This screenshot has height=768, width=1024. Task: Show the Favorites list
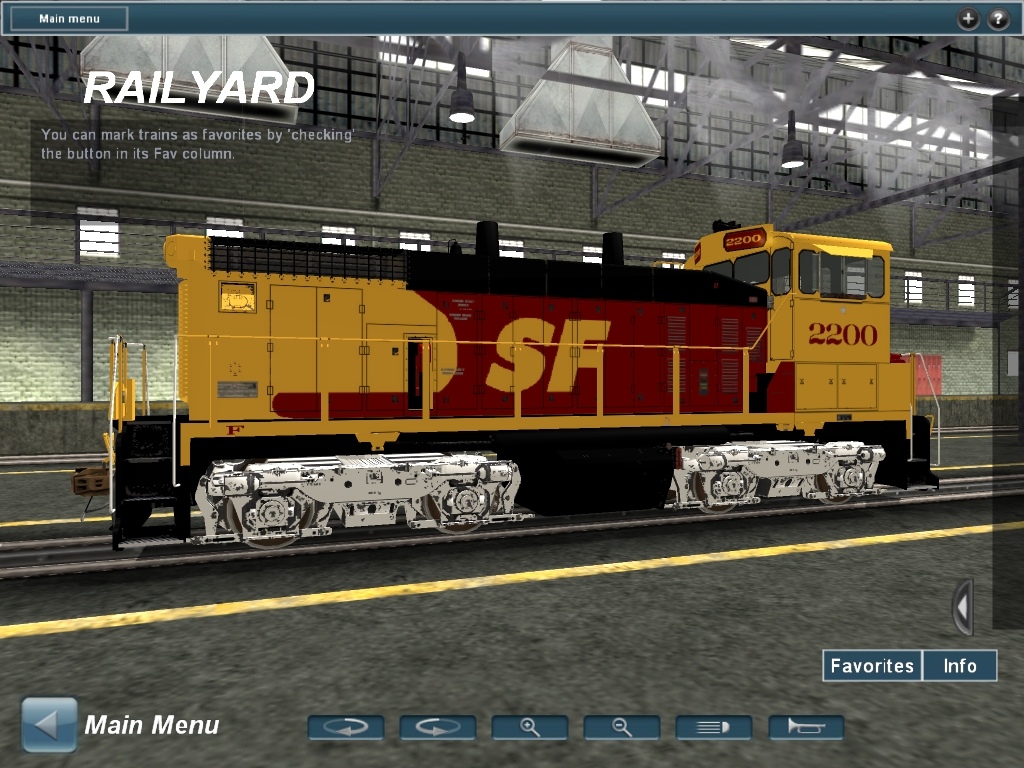pos(872,665)
